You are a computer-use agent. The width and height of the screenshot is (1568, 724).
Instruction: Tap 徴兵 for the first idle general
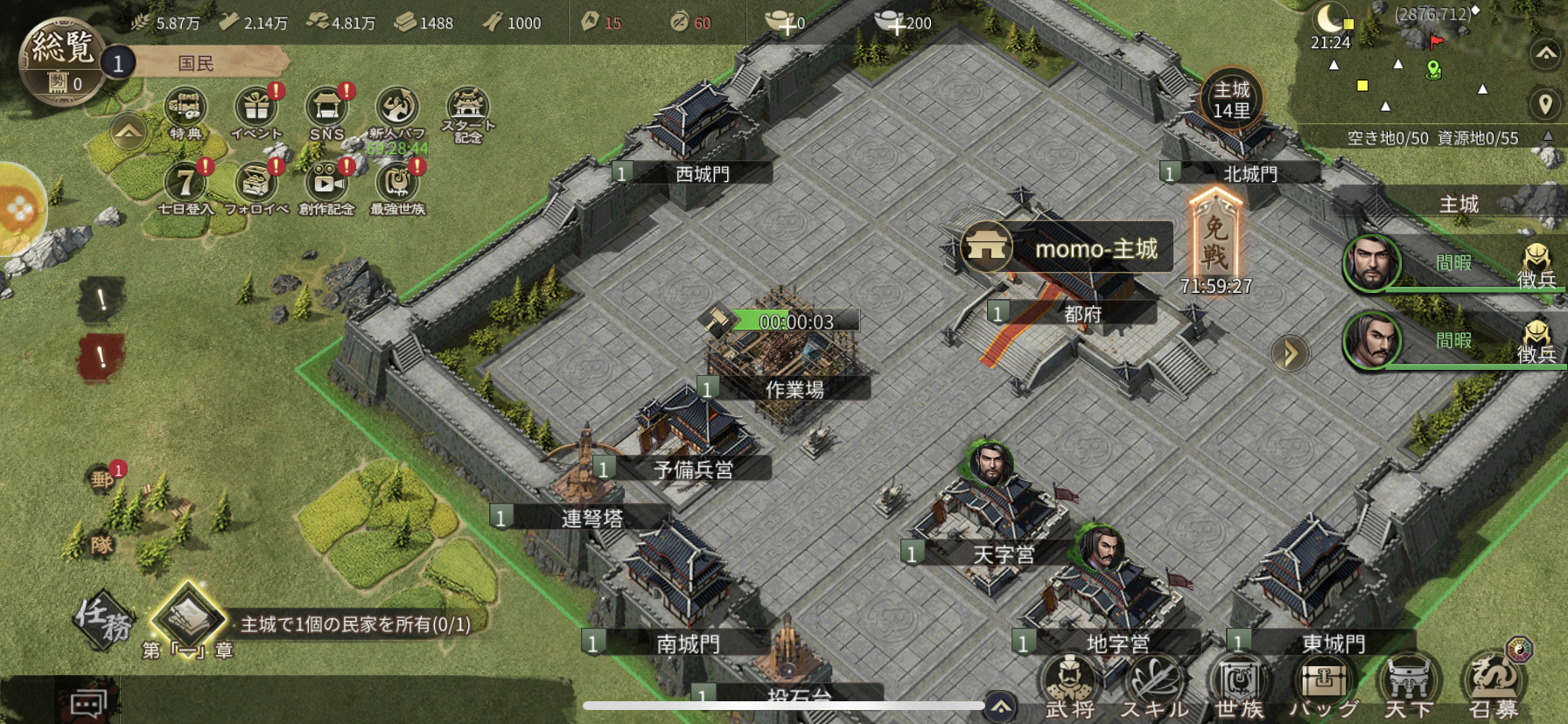(x=1536, y=266)
